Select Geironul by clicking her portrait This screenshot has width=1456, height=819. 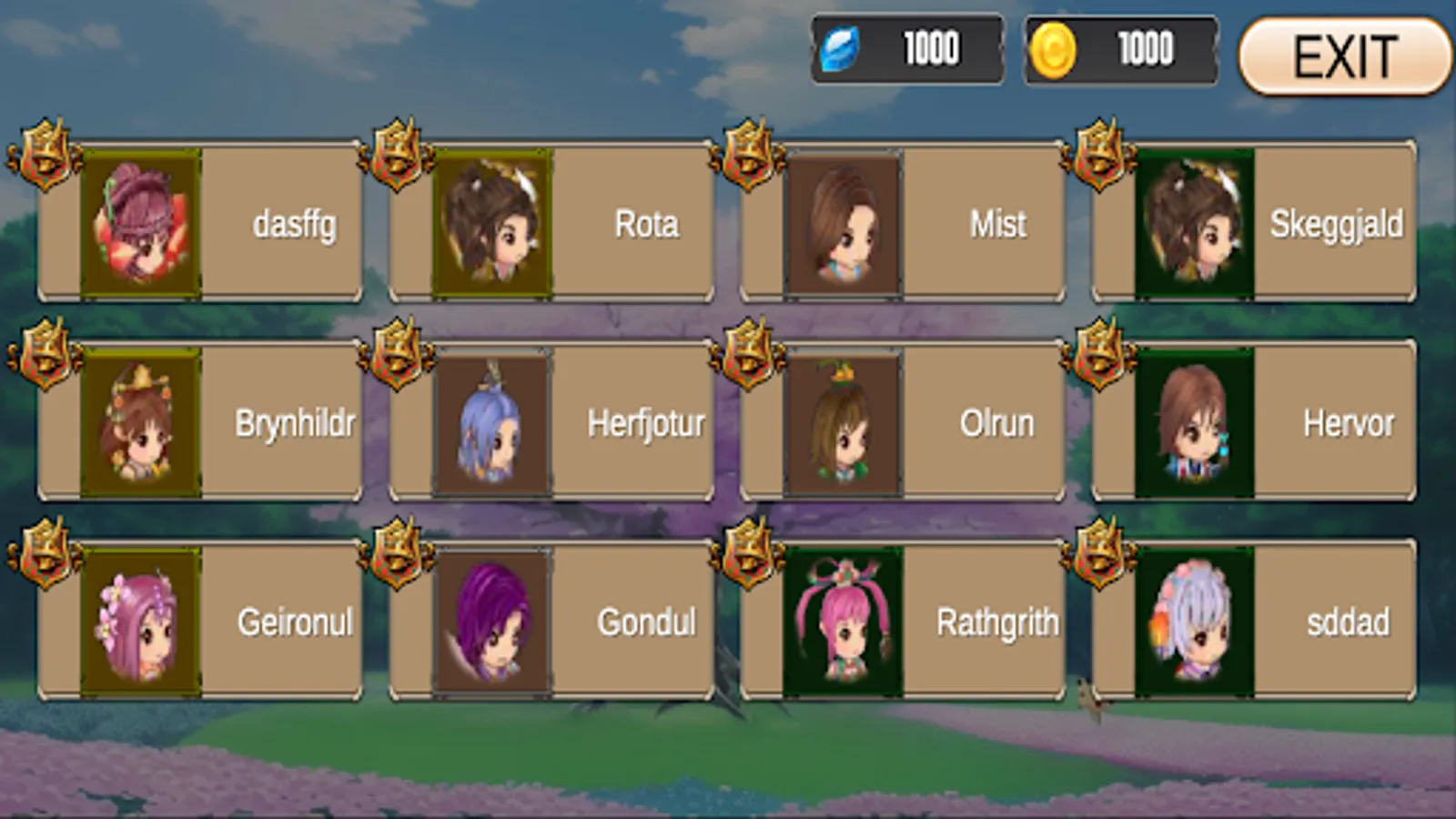141,622
